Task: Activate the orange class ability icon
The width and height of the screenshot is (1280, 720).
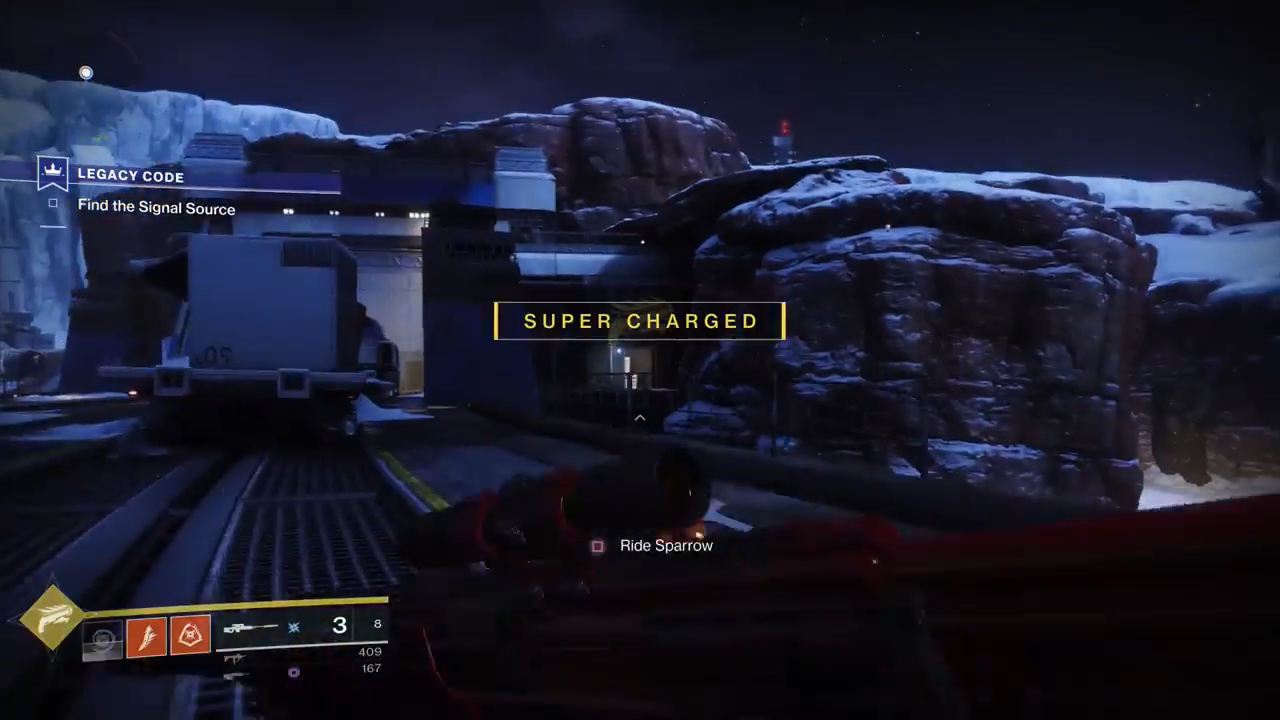Action: tap(190, 635)
